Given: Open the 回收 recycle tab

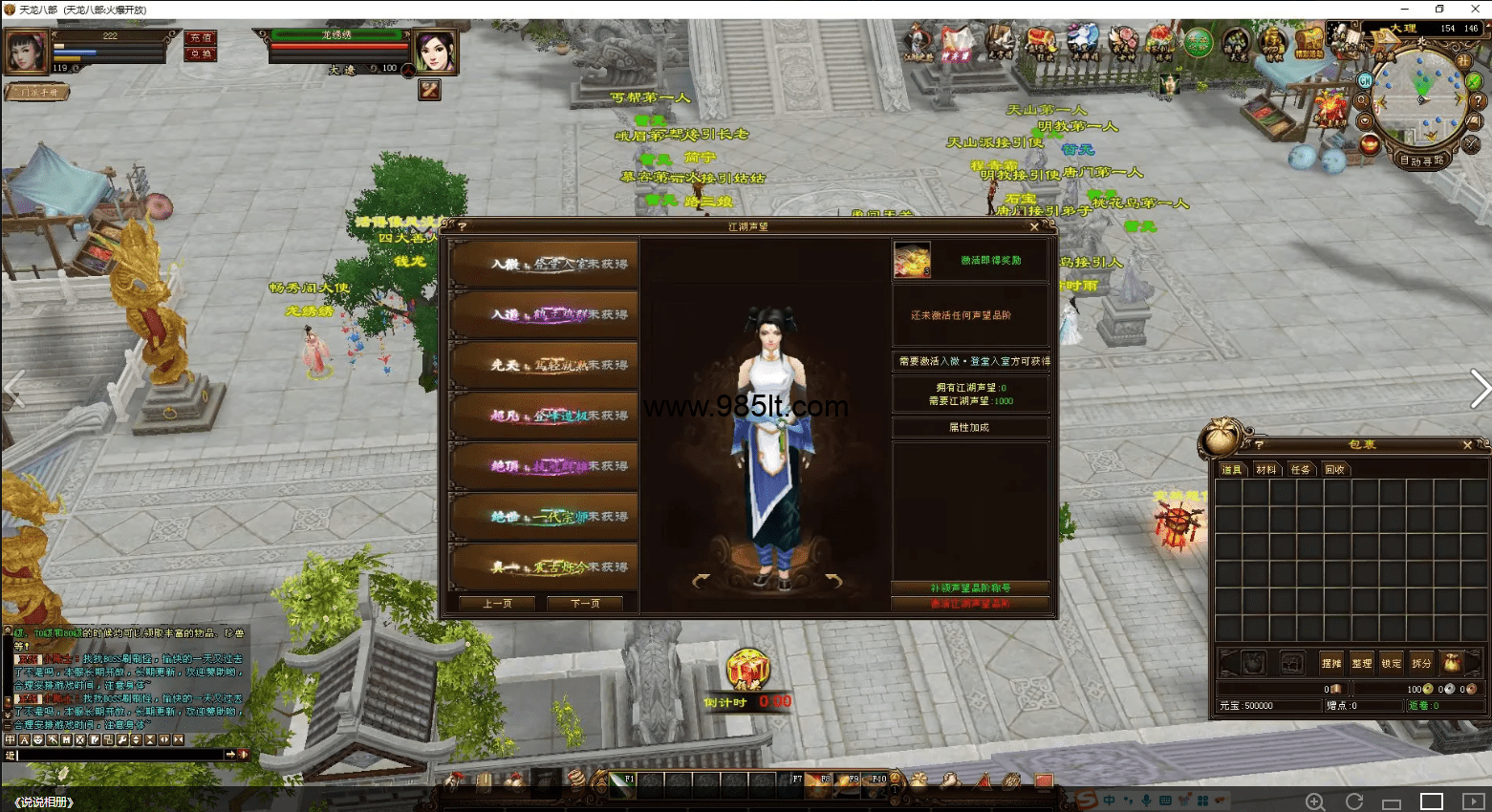Looking at the screenshot, I should pyautogui.click(x=1334, y=469).
